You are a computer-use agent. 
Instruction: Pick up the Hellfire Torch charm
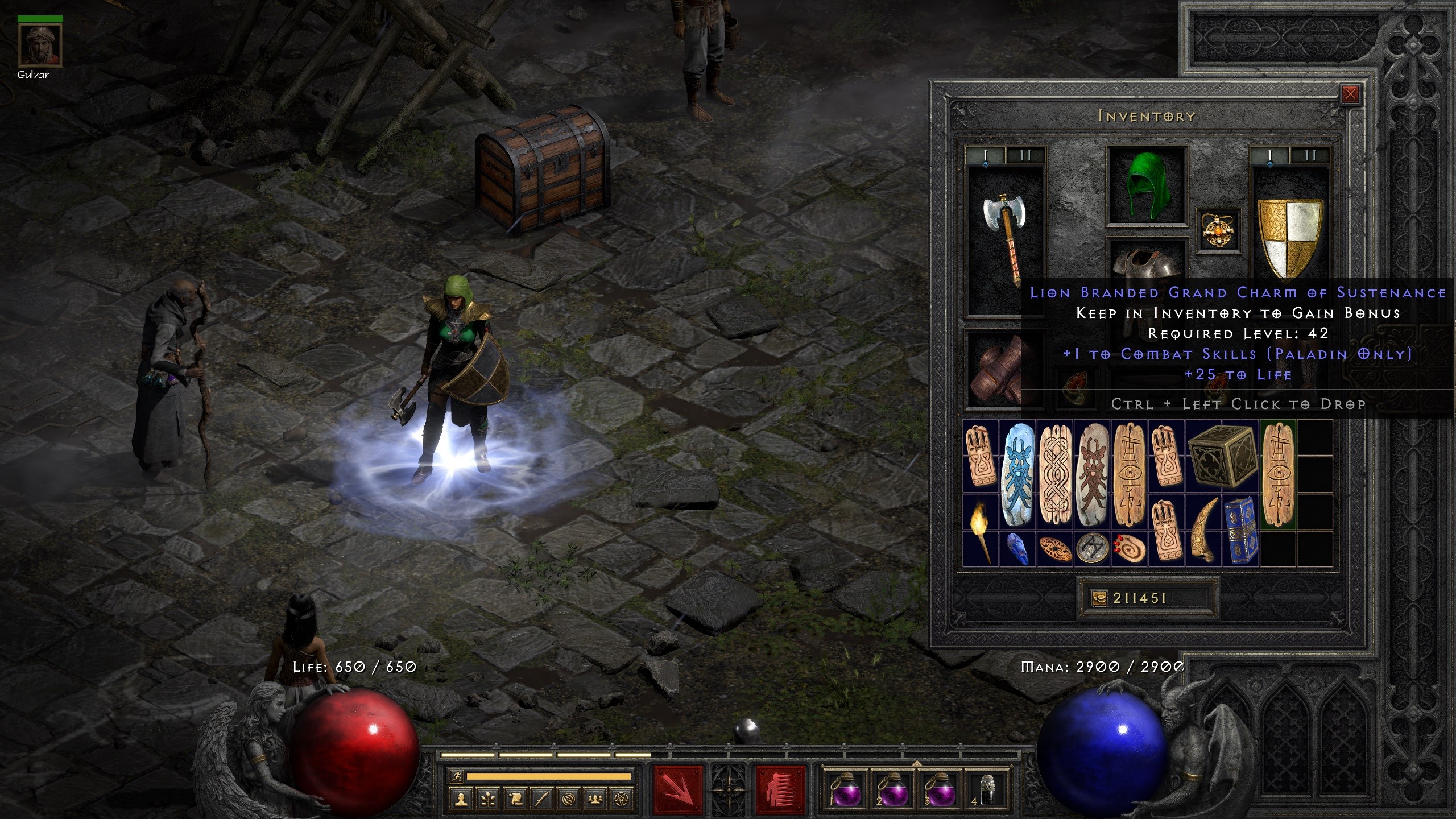click(x=981, y=530)
